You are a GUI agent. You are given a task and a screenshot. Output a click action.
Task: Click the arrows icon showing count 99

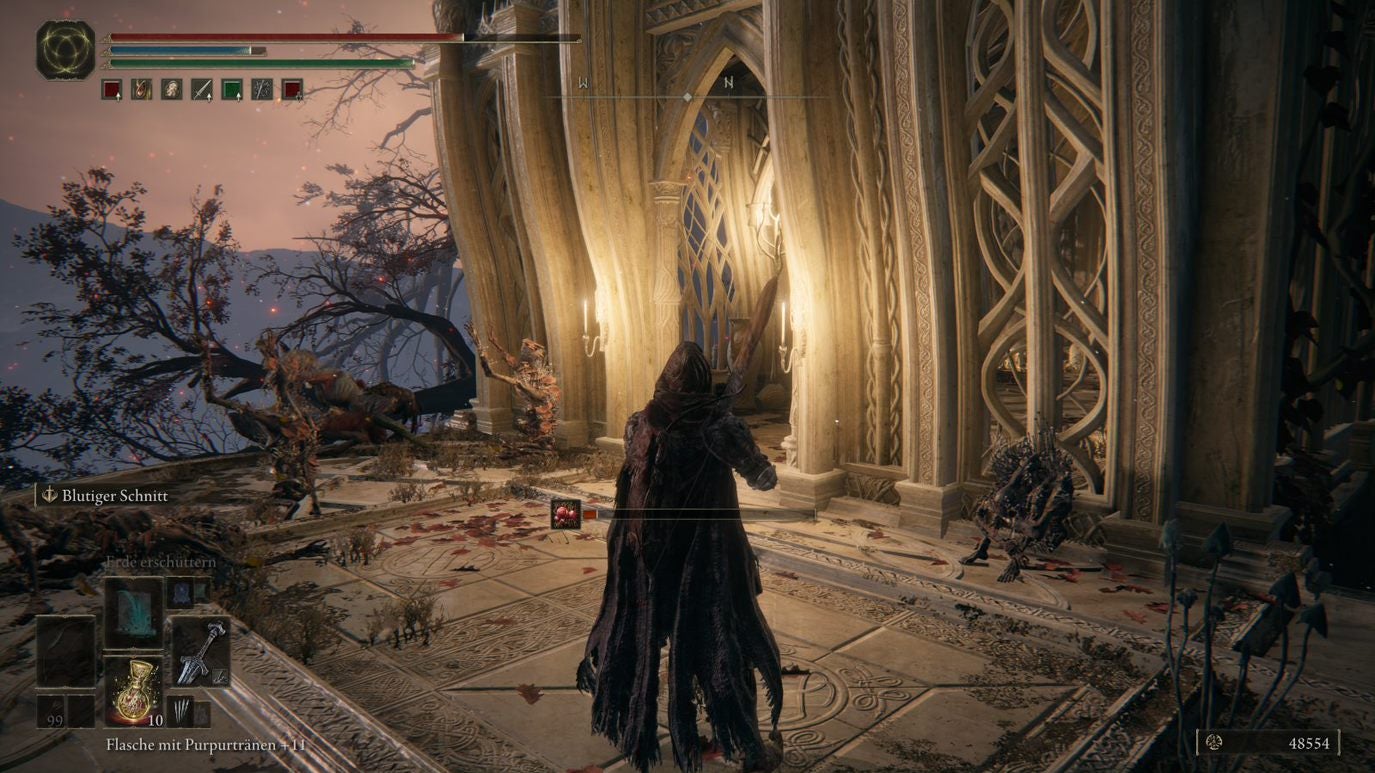[x=51, y=709]
